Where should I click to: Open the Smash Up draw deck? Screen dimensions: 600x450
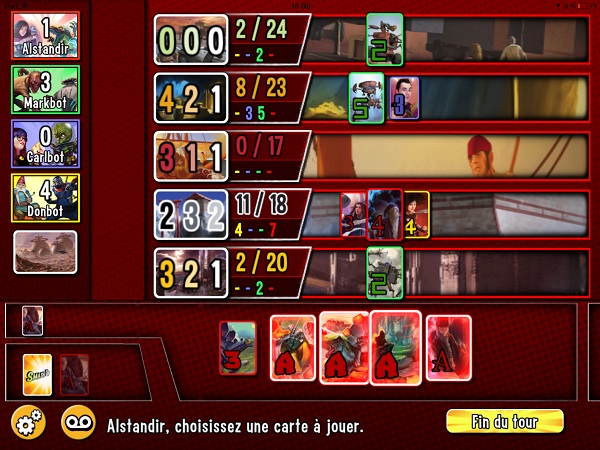pyautogui.click(x=37, y=375)
